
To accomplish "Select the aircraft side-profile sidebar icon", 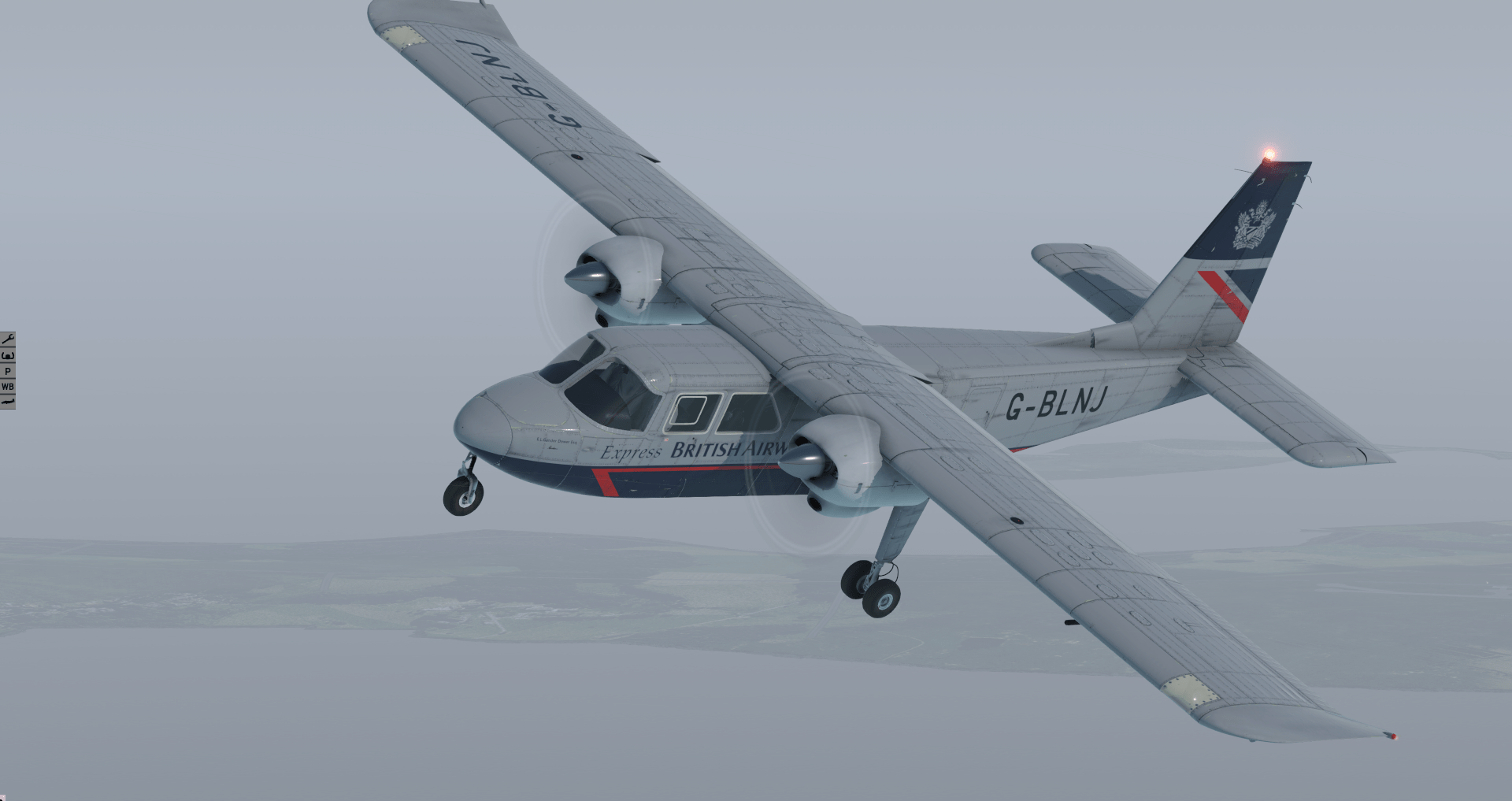I will (x=7, y=400).
